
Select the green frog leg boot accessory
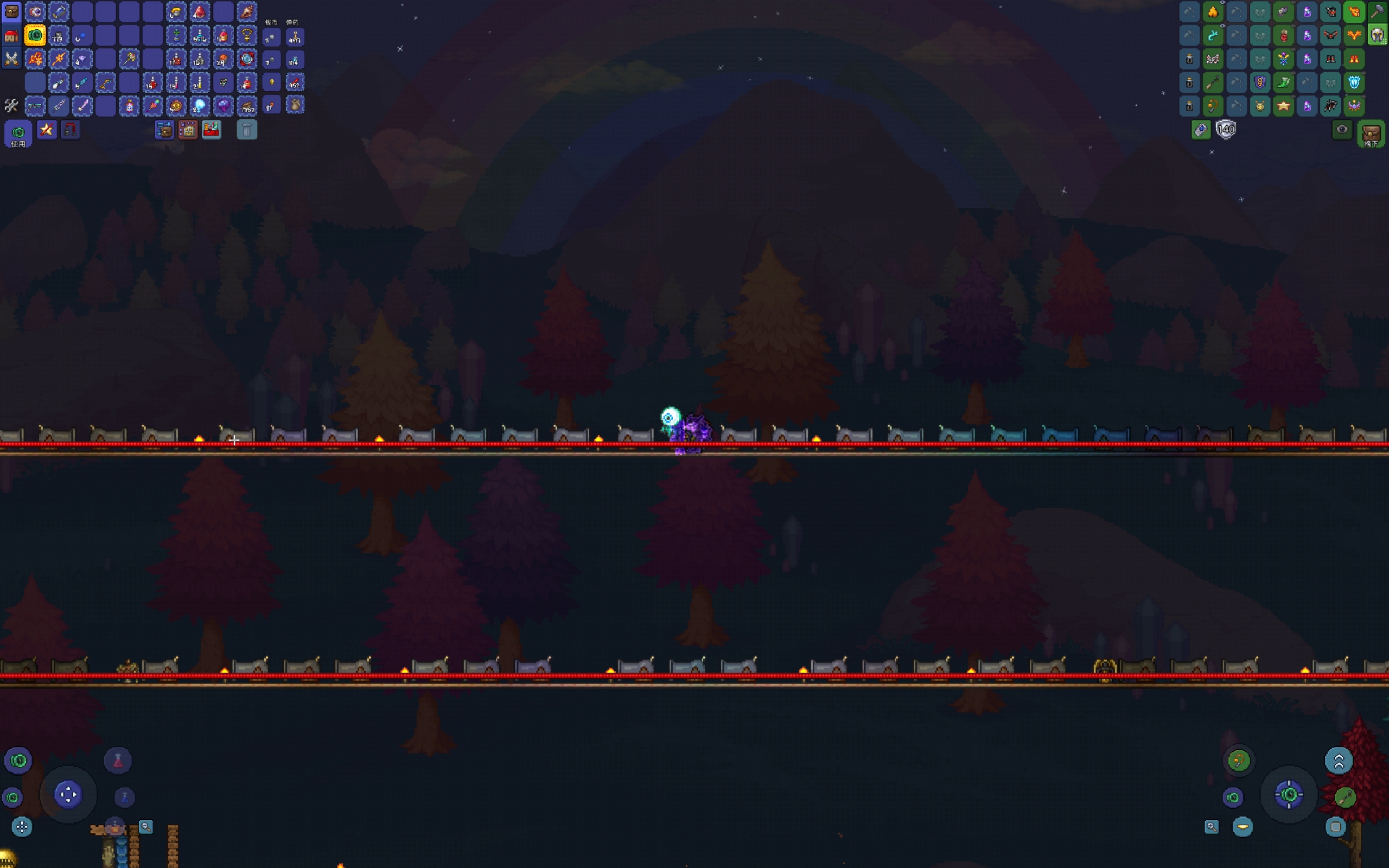[x=1283, y=82]
